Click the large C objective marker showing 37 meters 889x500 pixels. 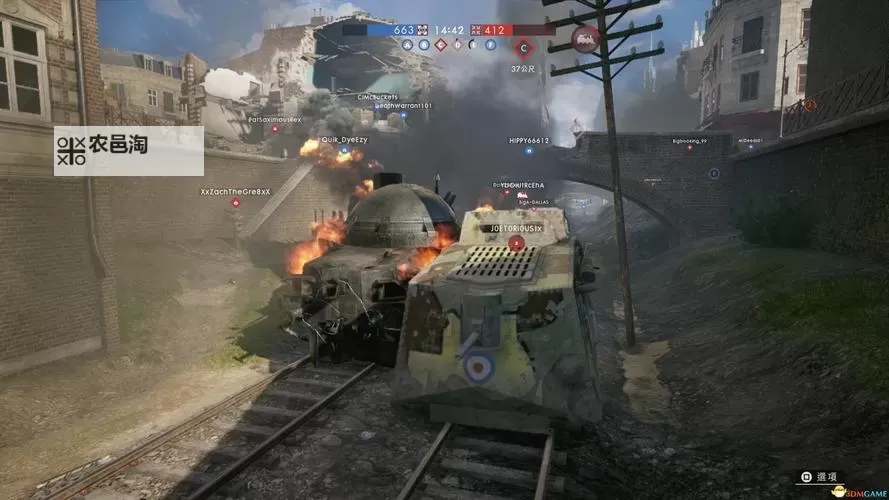click(x=525, y=46)
